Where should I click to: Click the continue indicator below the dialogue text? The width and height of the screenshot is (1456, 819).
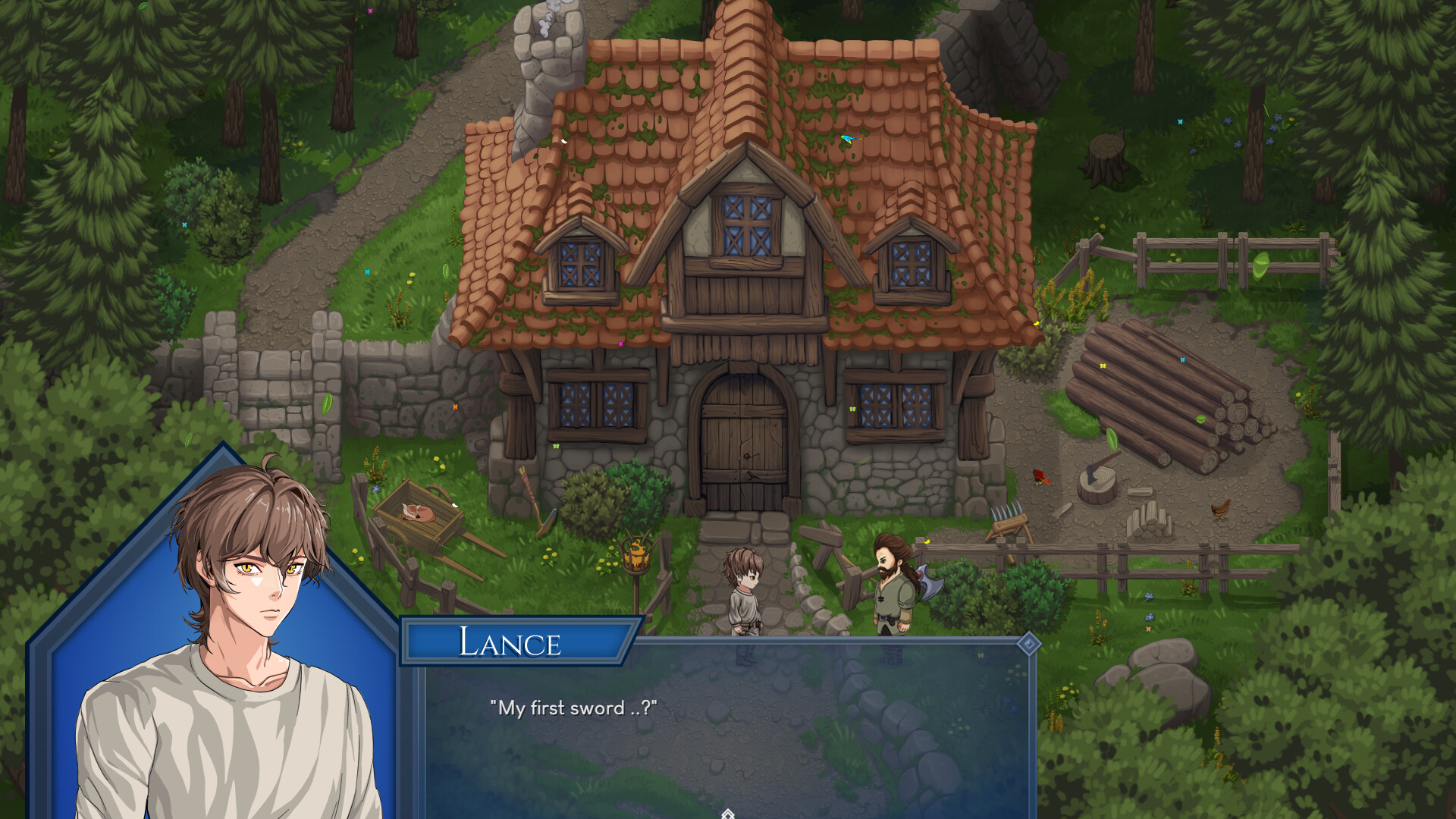click(x=728, y=813)
